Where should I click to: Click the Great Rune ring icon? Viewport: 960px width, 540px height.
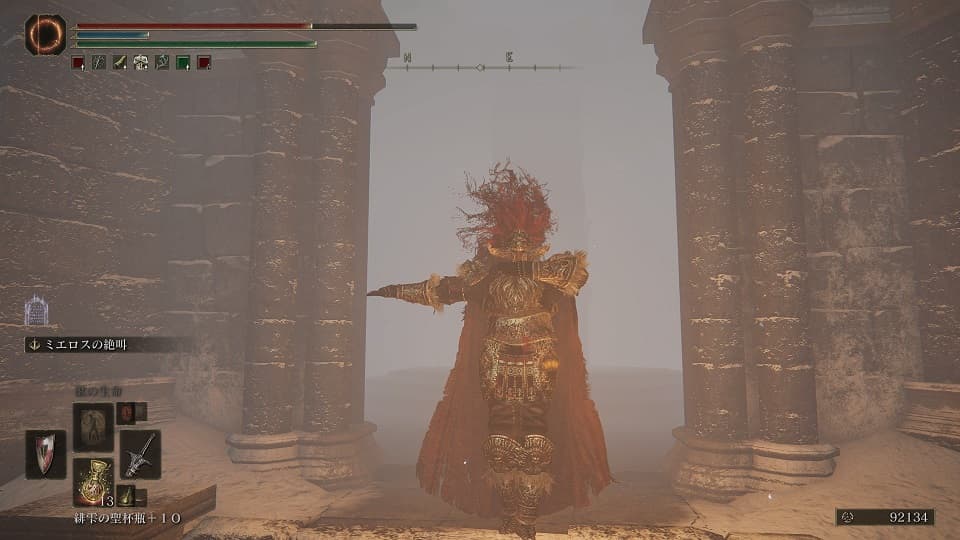point(45,35)
